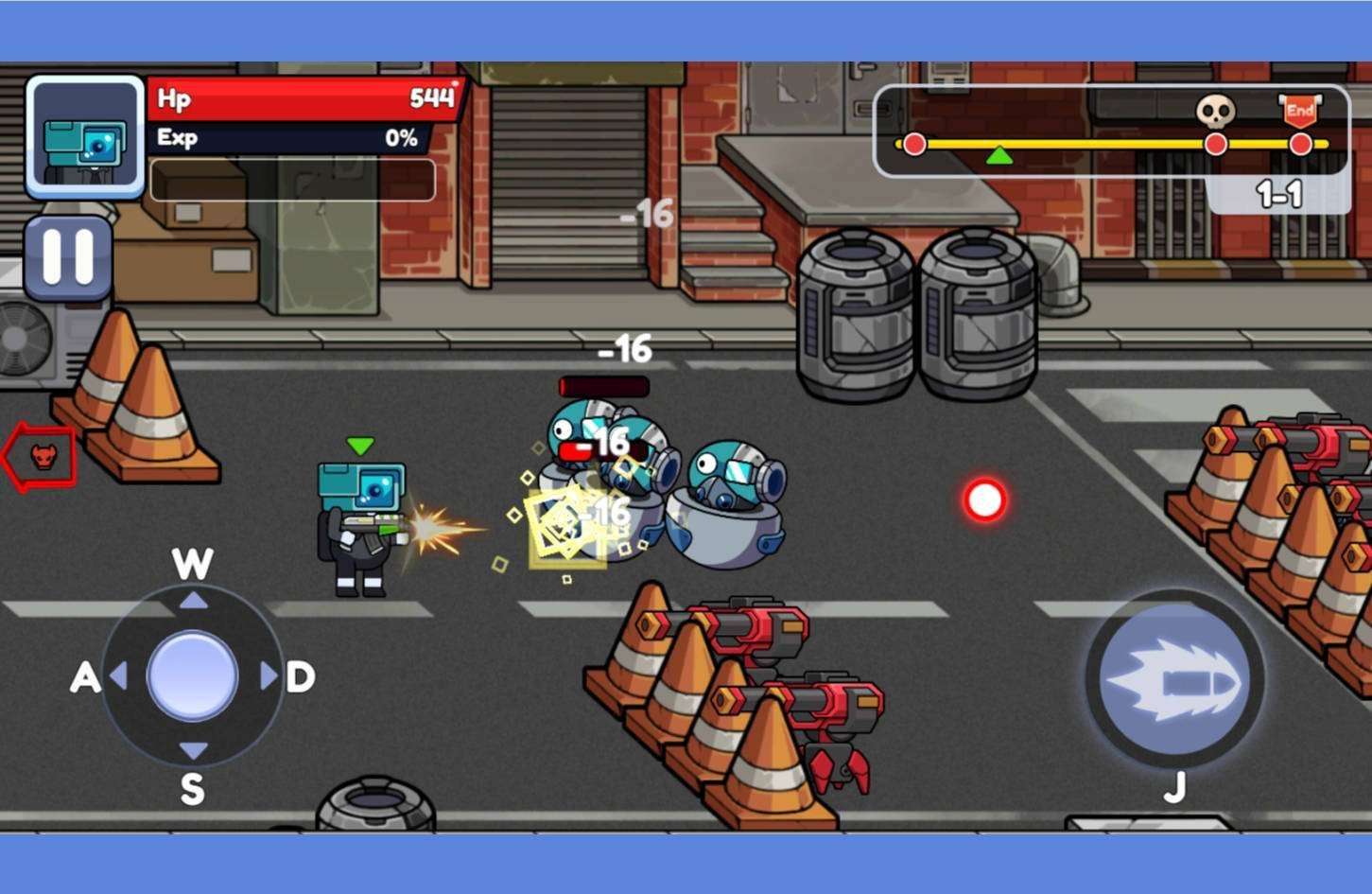Pause the game
Viewport: 1372px width, 894px height.
pos(68,257)
